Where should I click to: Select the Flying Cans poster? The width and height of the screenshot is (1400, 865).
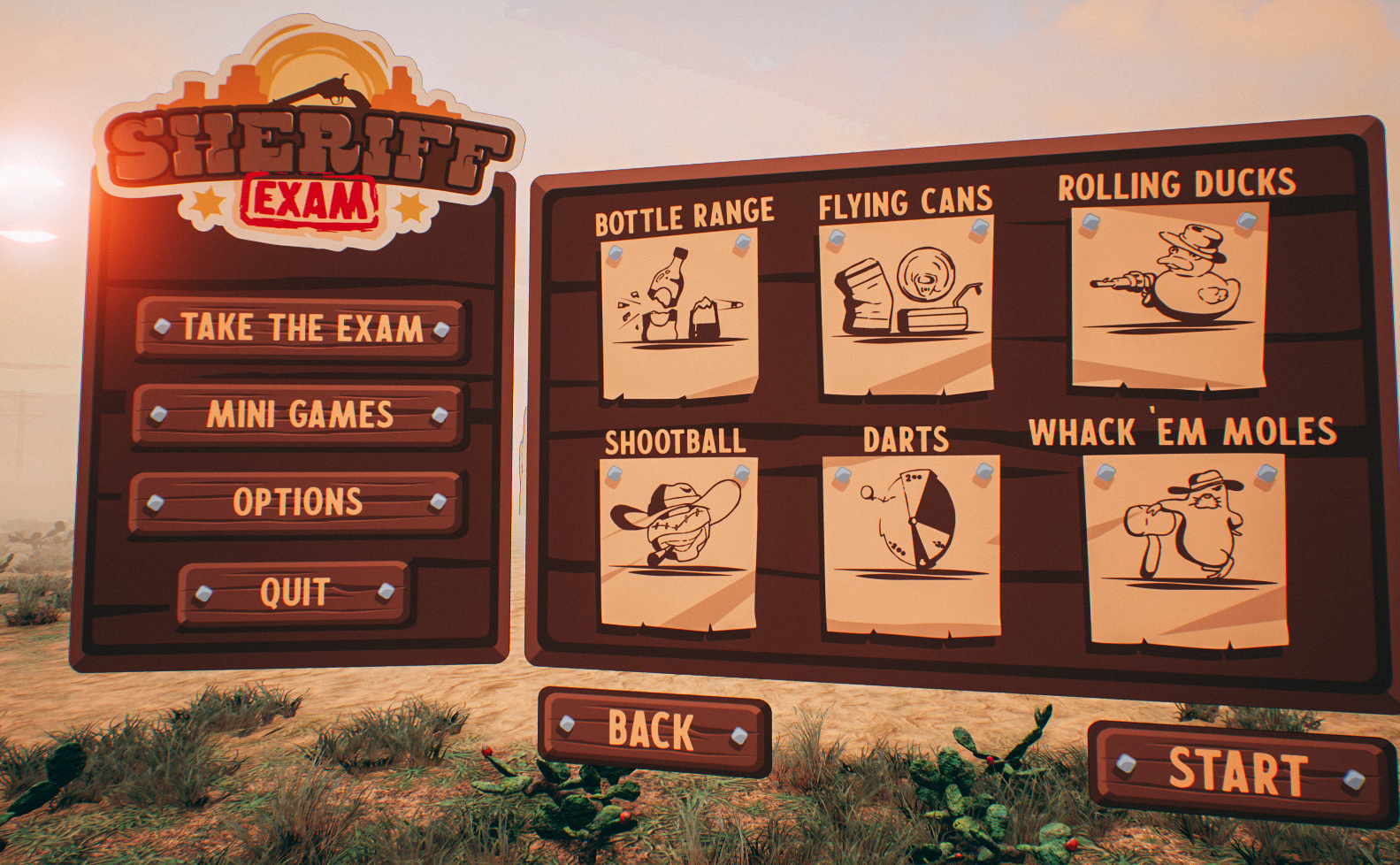tap(907, 309)
